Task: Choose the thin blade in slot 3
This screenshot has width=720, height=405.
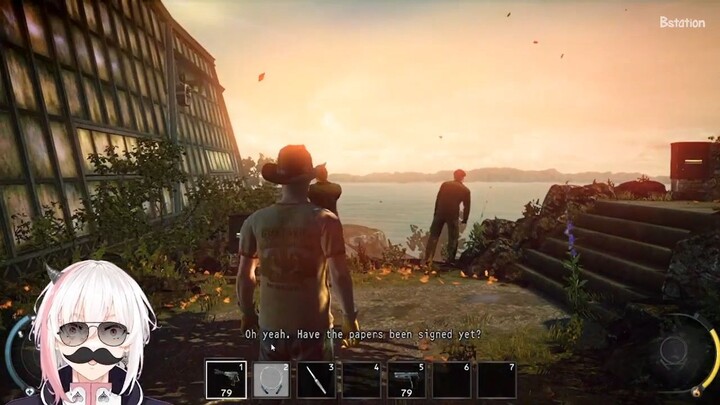Action: [316, 380]
